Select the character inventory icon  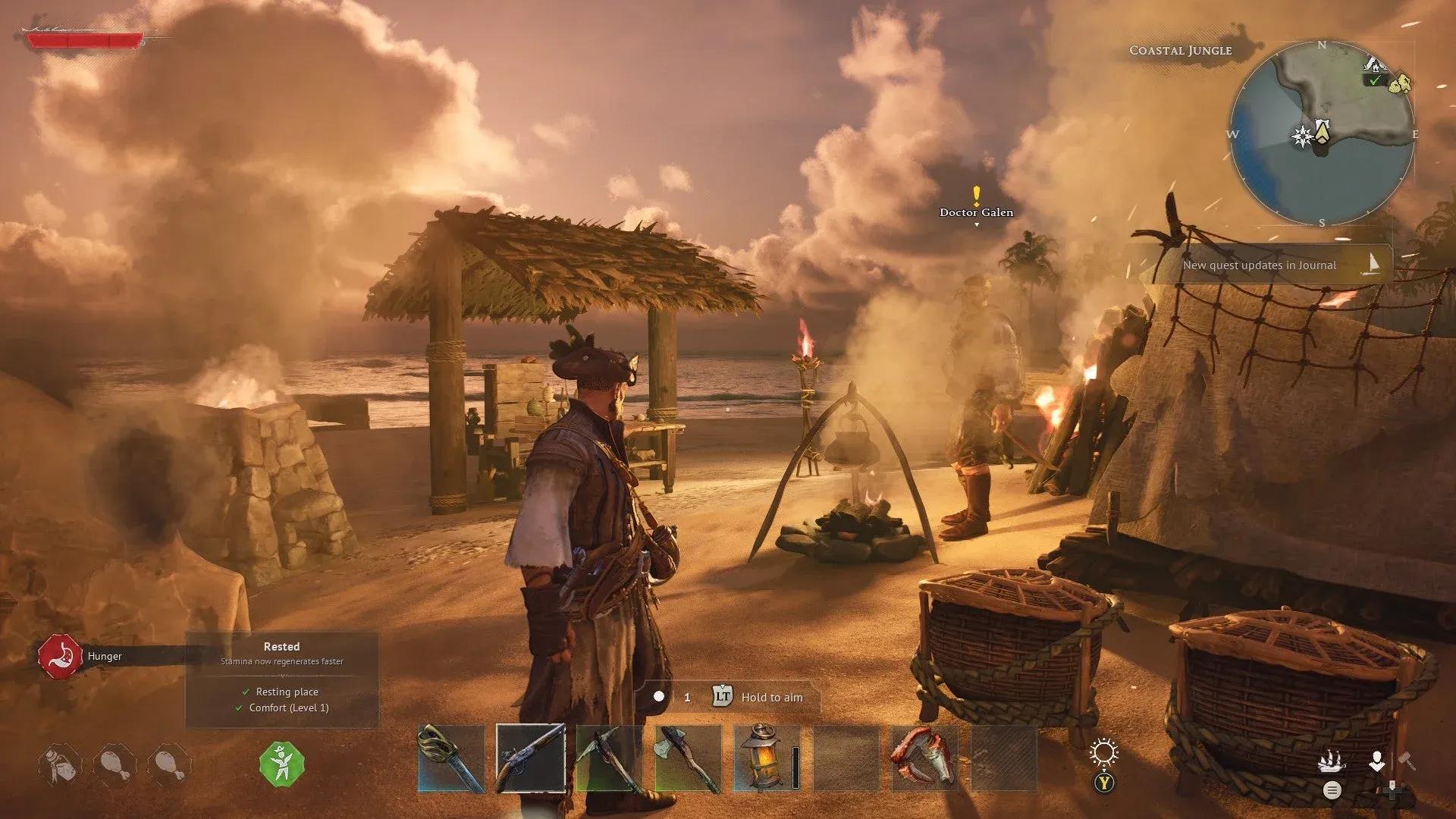(x=1377, y=761)
